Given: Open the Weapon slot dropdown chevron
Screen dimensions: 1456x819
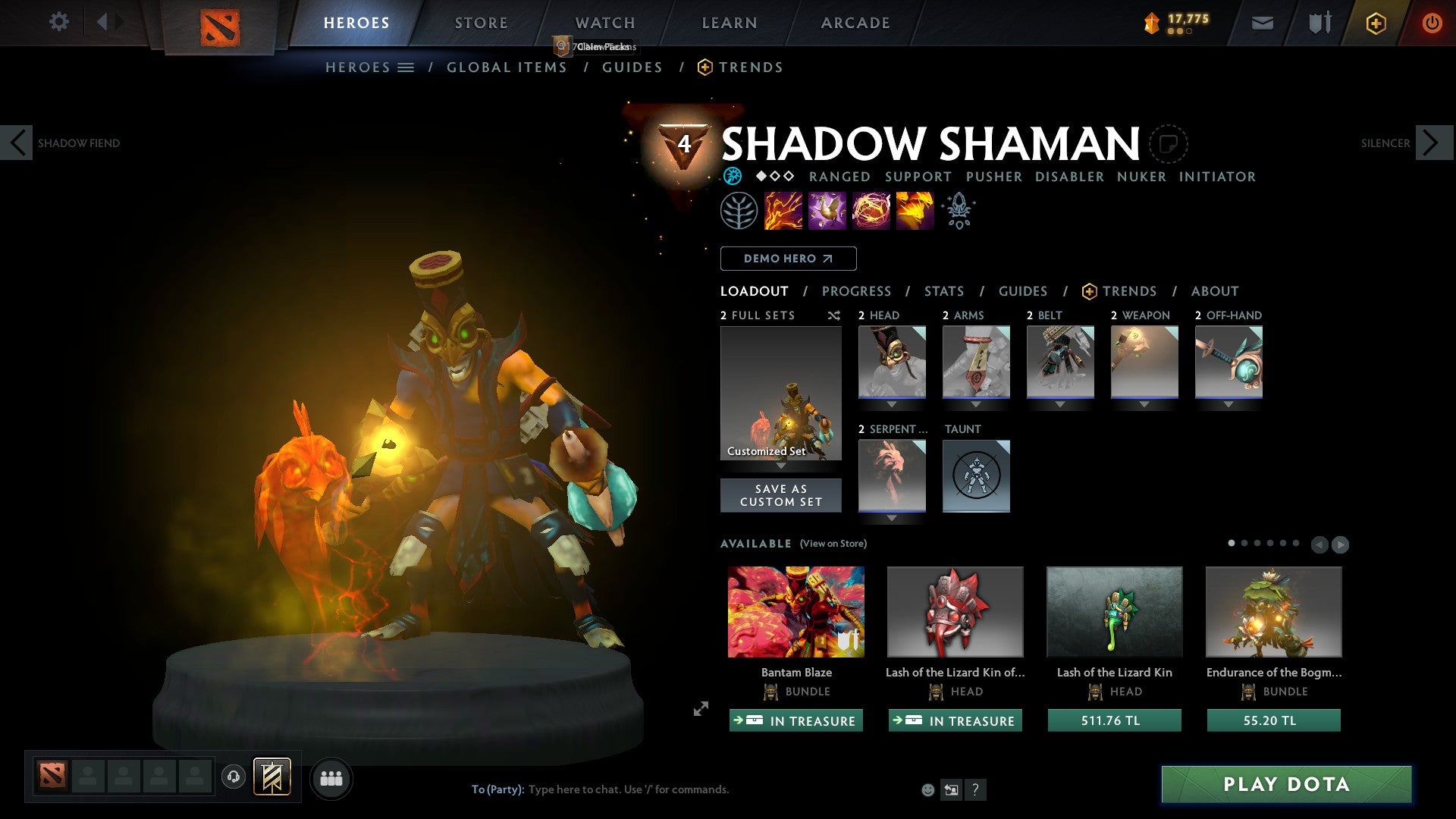Looking at the screenshot, I should [1144, 404].
